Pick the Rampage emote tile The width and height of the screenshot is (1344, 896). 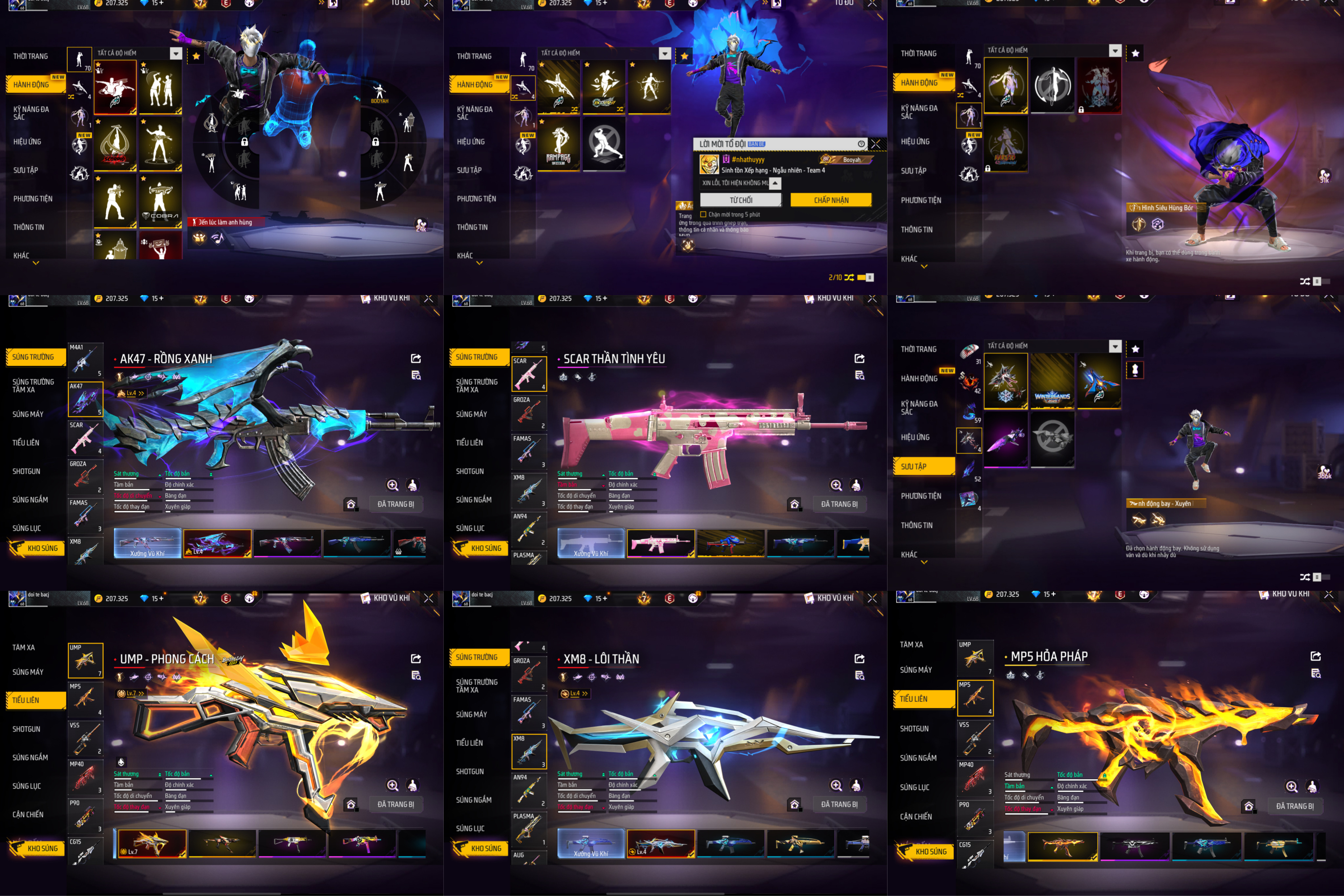(559, 143)
